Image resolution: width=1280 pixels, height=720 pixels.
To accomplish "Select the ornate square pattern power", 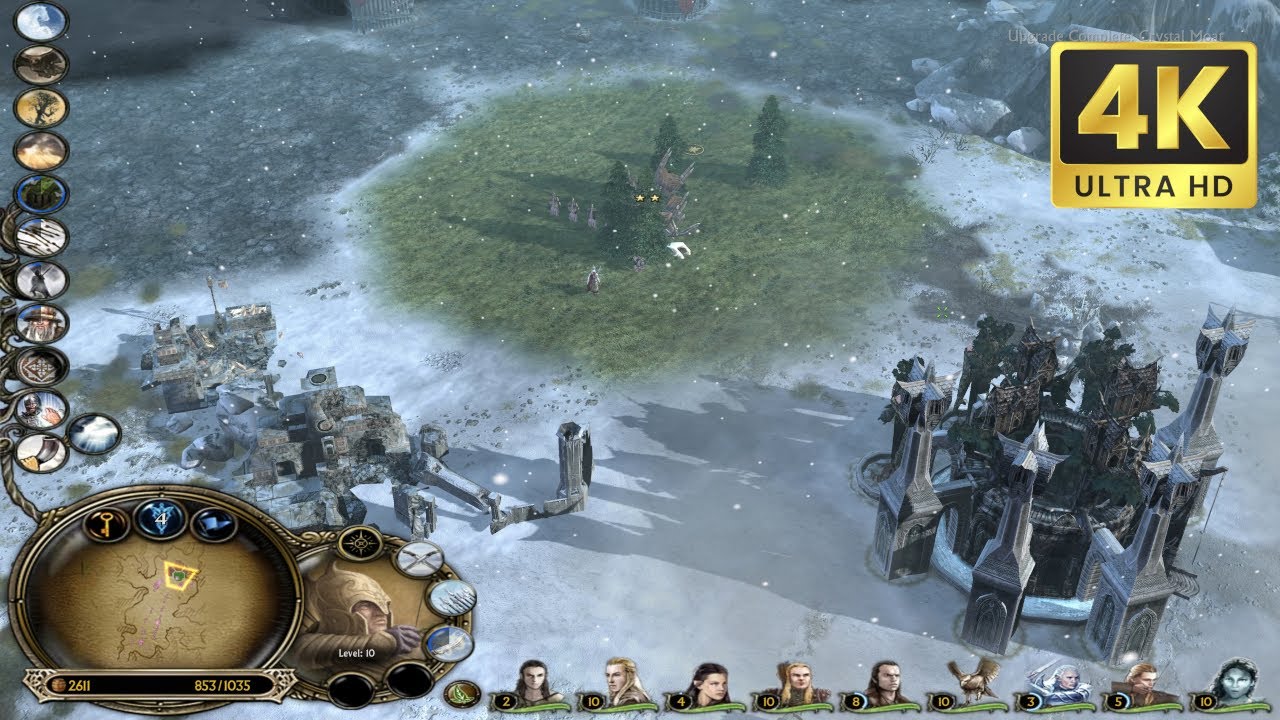I will (41, 366).
